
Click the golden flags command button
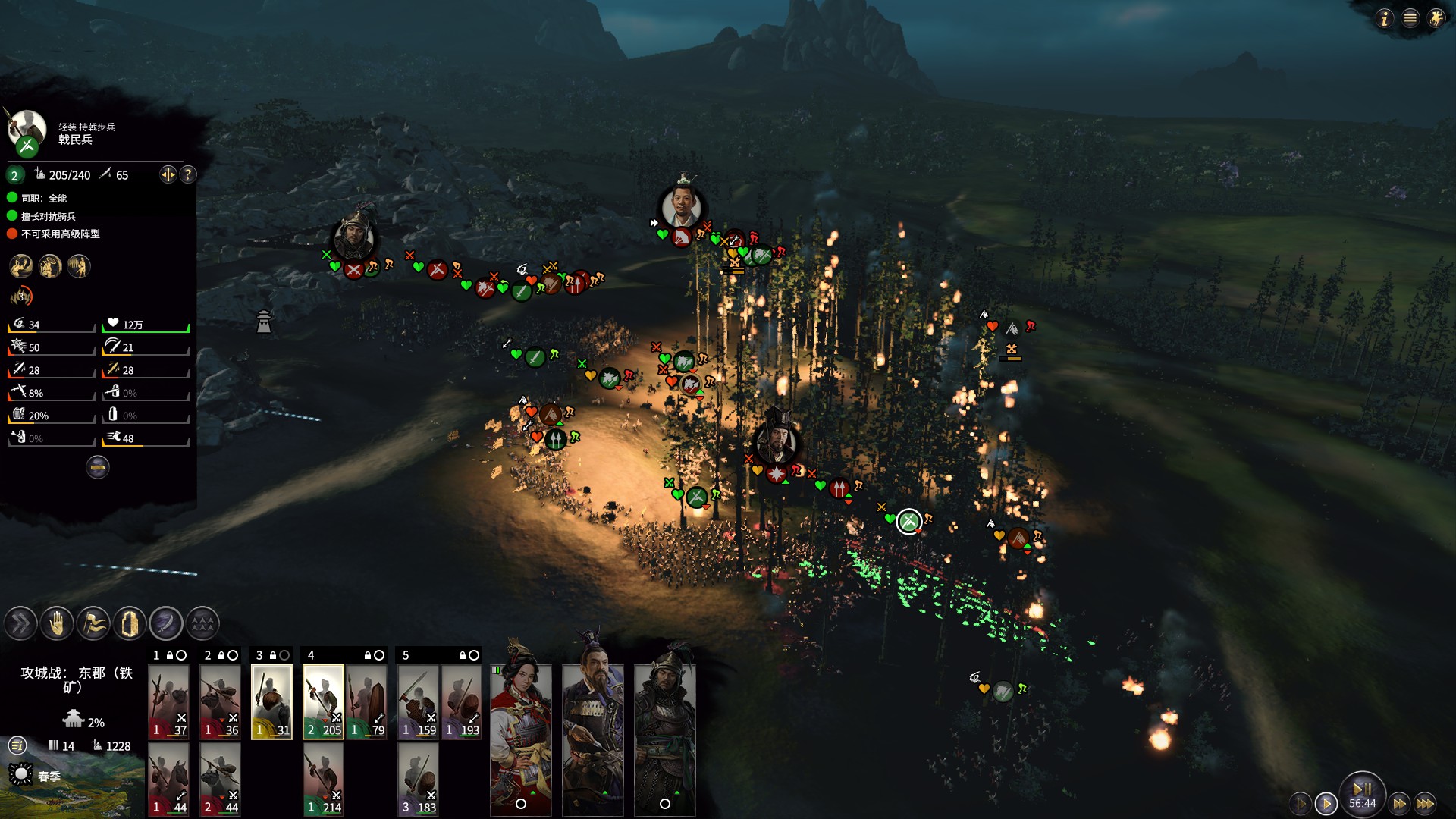pos(93,624)
